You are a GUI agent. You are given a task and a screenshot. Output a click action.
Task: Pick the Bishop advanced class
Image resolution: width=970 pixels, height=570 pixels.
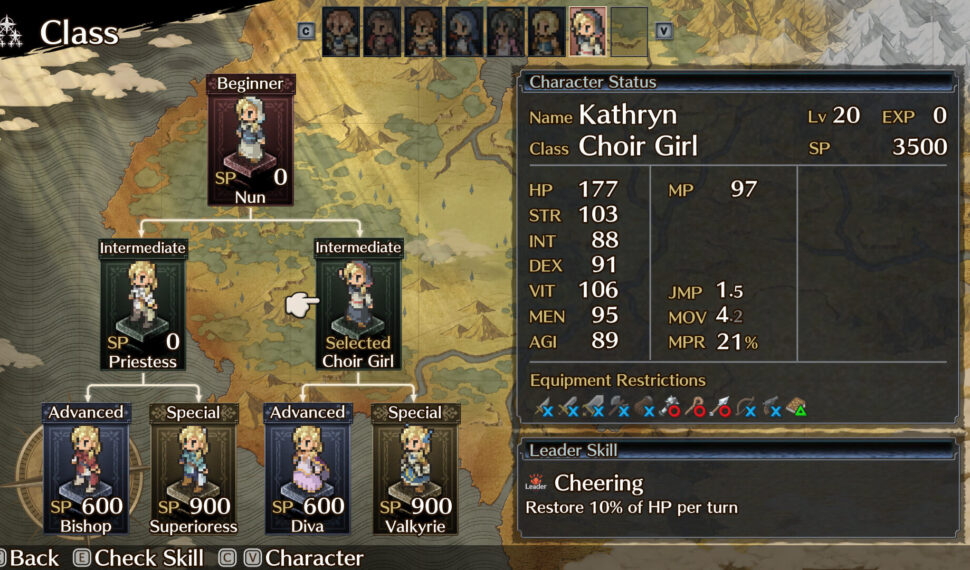85,470
